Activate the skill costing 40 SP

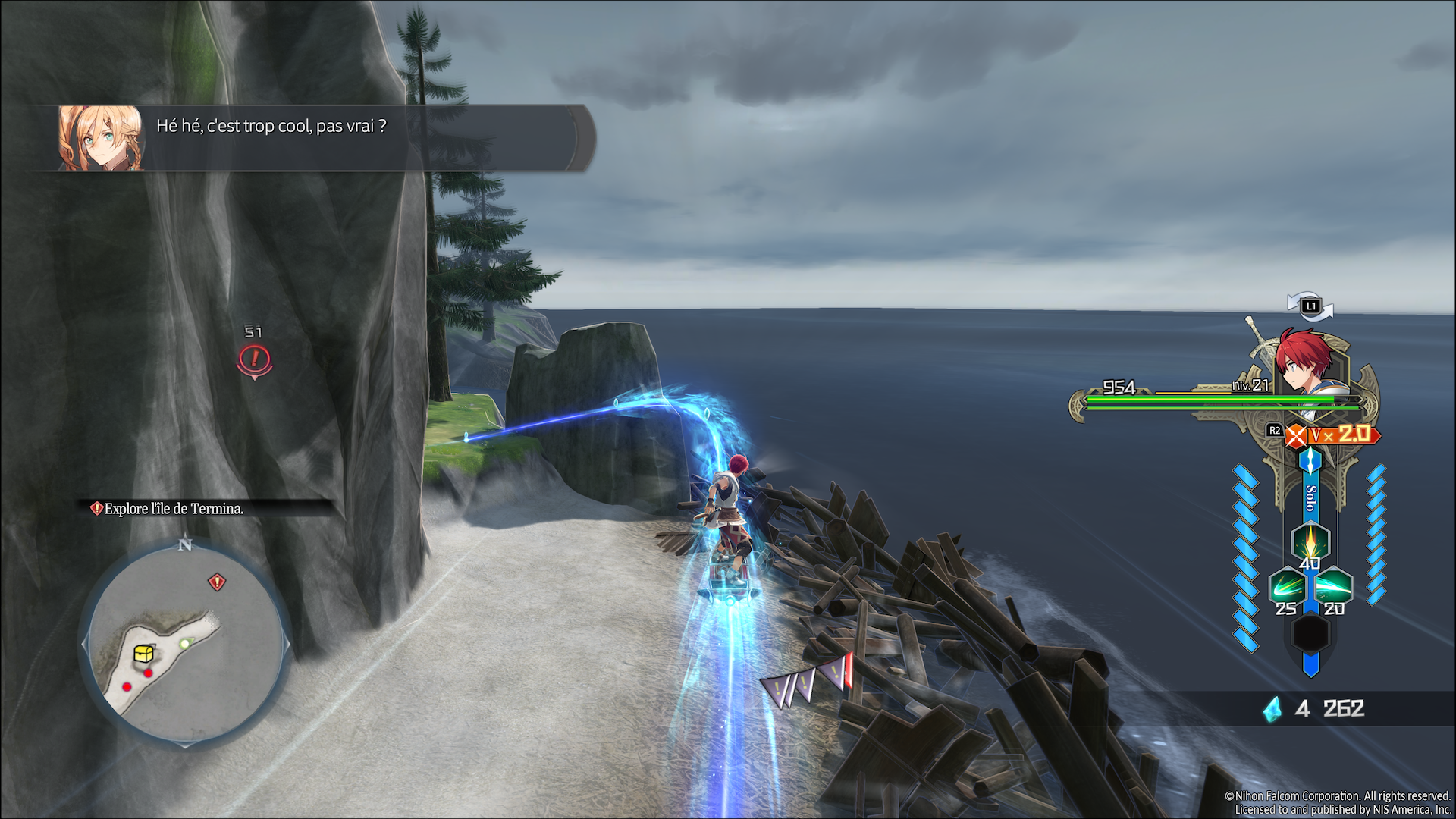tap(1310, 543)
